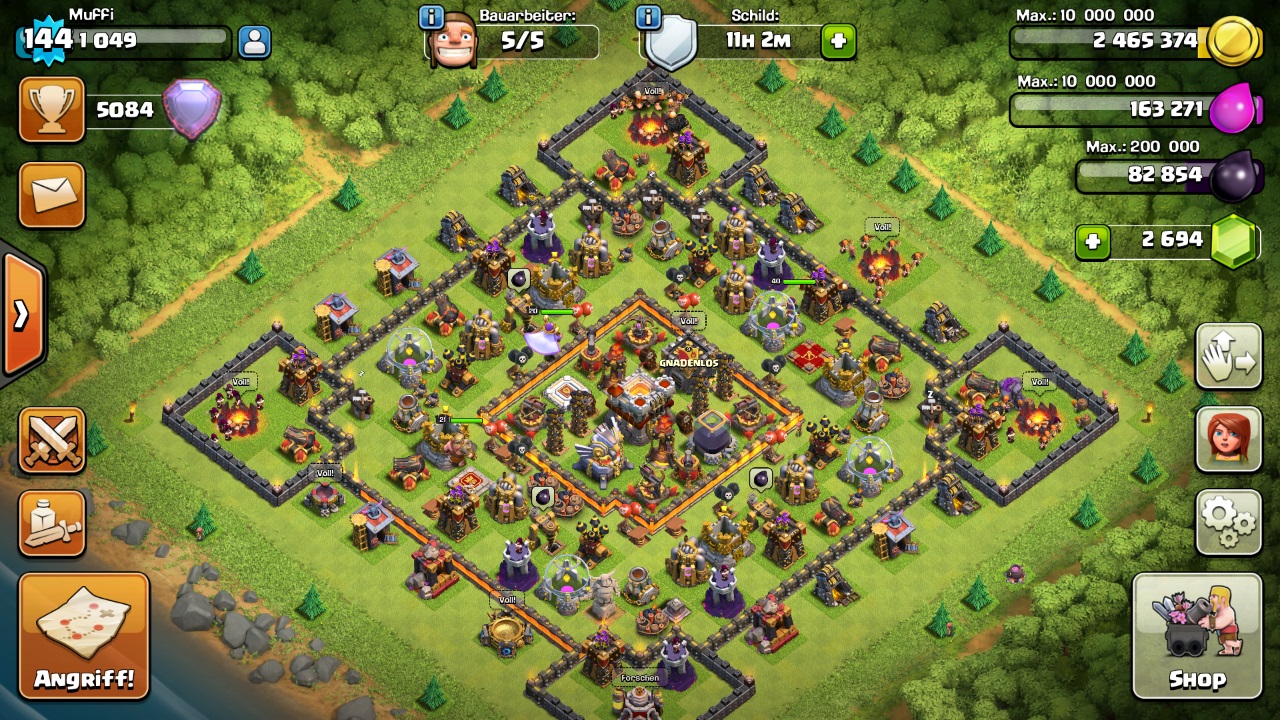The width and height of the screenshot is (1280, 720).
Task: Show shield info next to Schild
Action: tap(648, 17)
